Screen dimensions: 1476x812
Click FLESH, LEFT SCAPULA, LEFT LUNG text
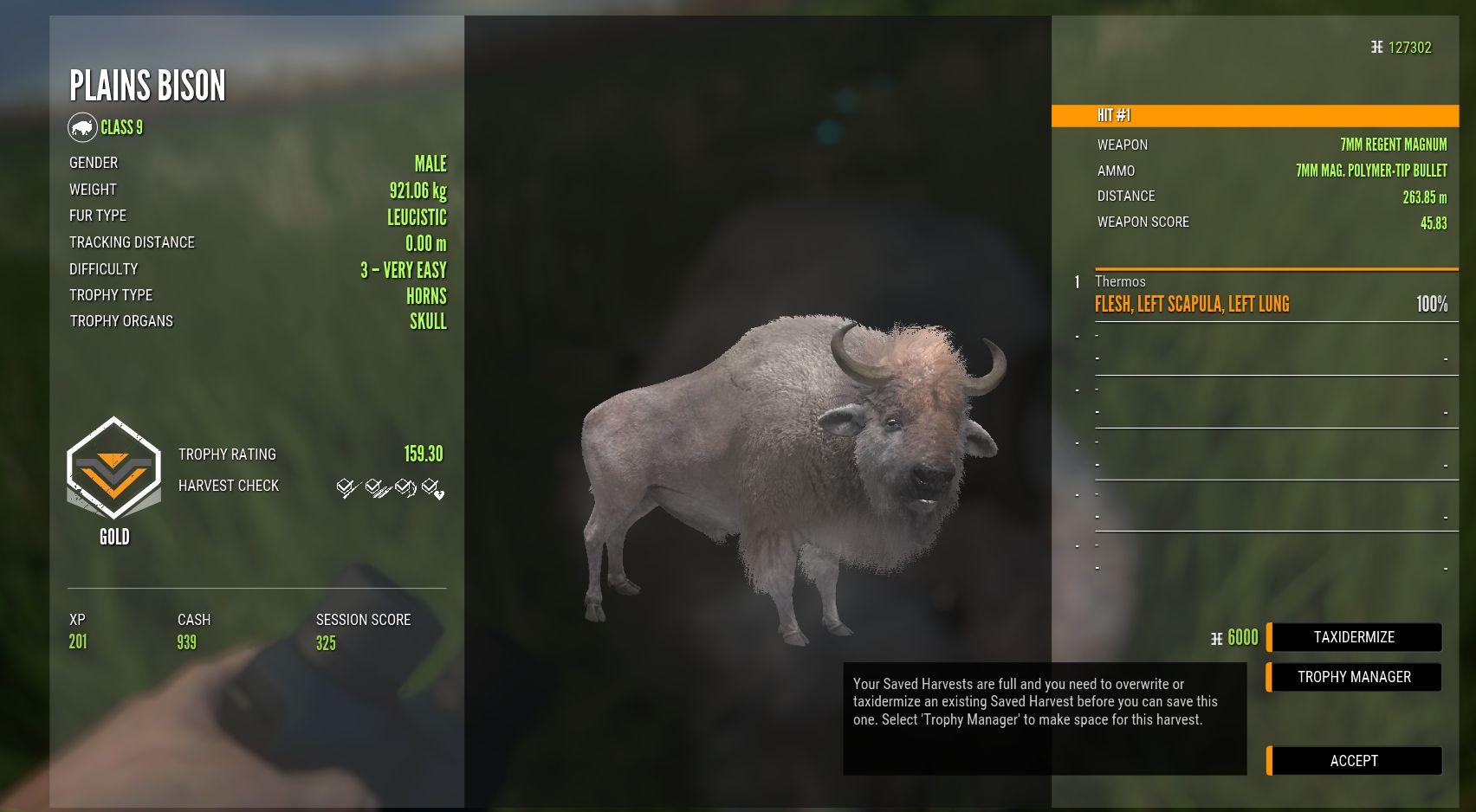[x=1190, y=305]
